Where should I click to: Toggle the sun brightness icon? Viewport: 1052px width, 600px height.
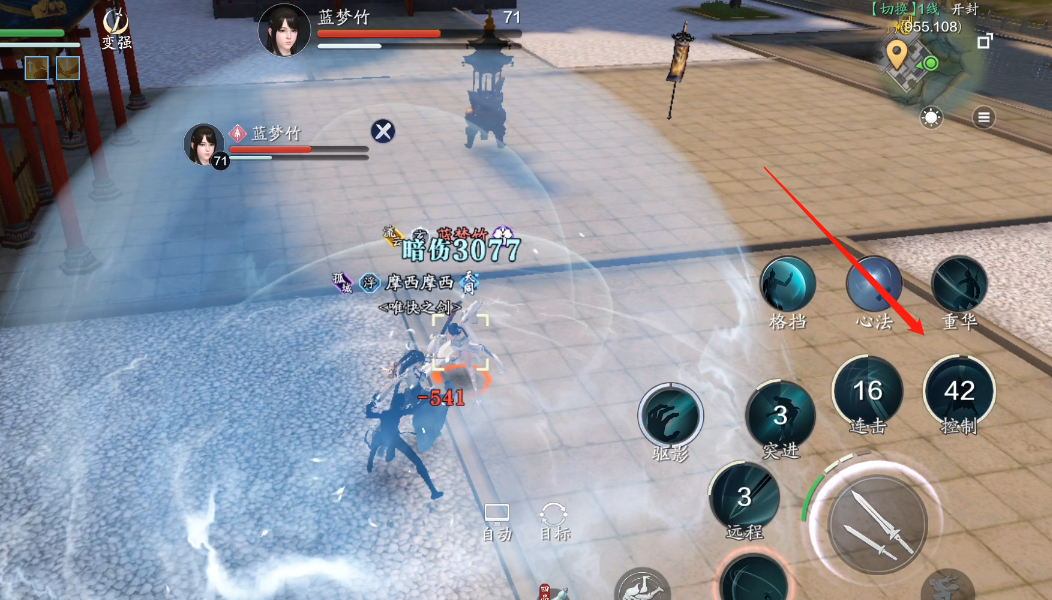click(x=932, y=118)
